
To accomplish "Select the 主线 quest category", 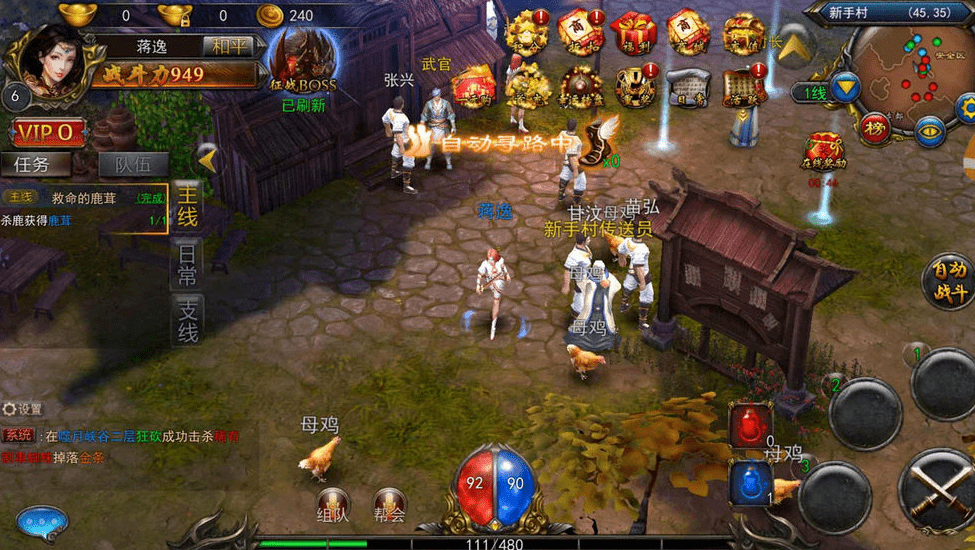I will 187,206.
